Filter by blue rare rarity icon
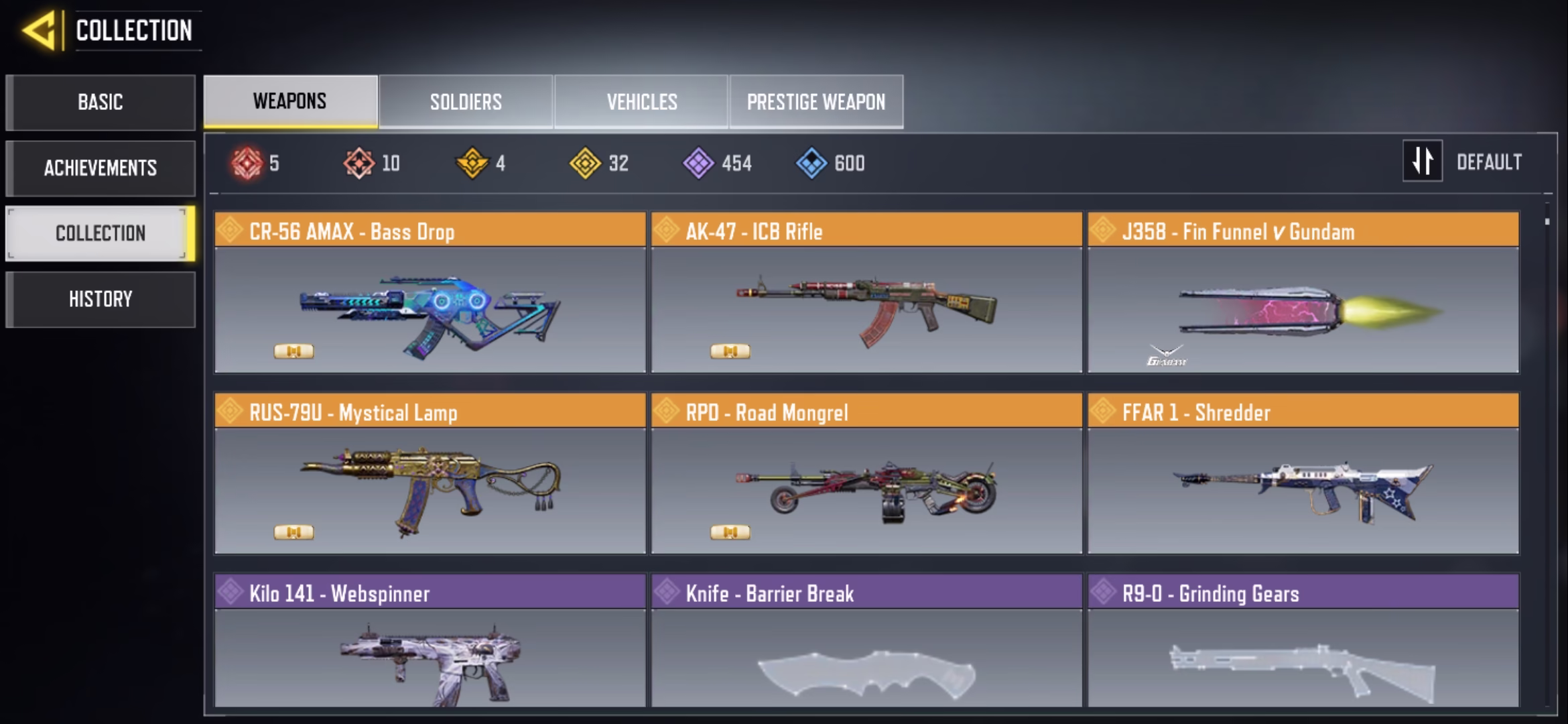 click(x=811, y=163)
